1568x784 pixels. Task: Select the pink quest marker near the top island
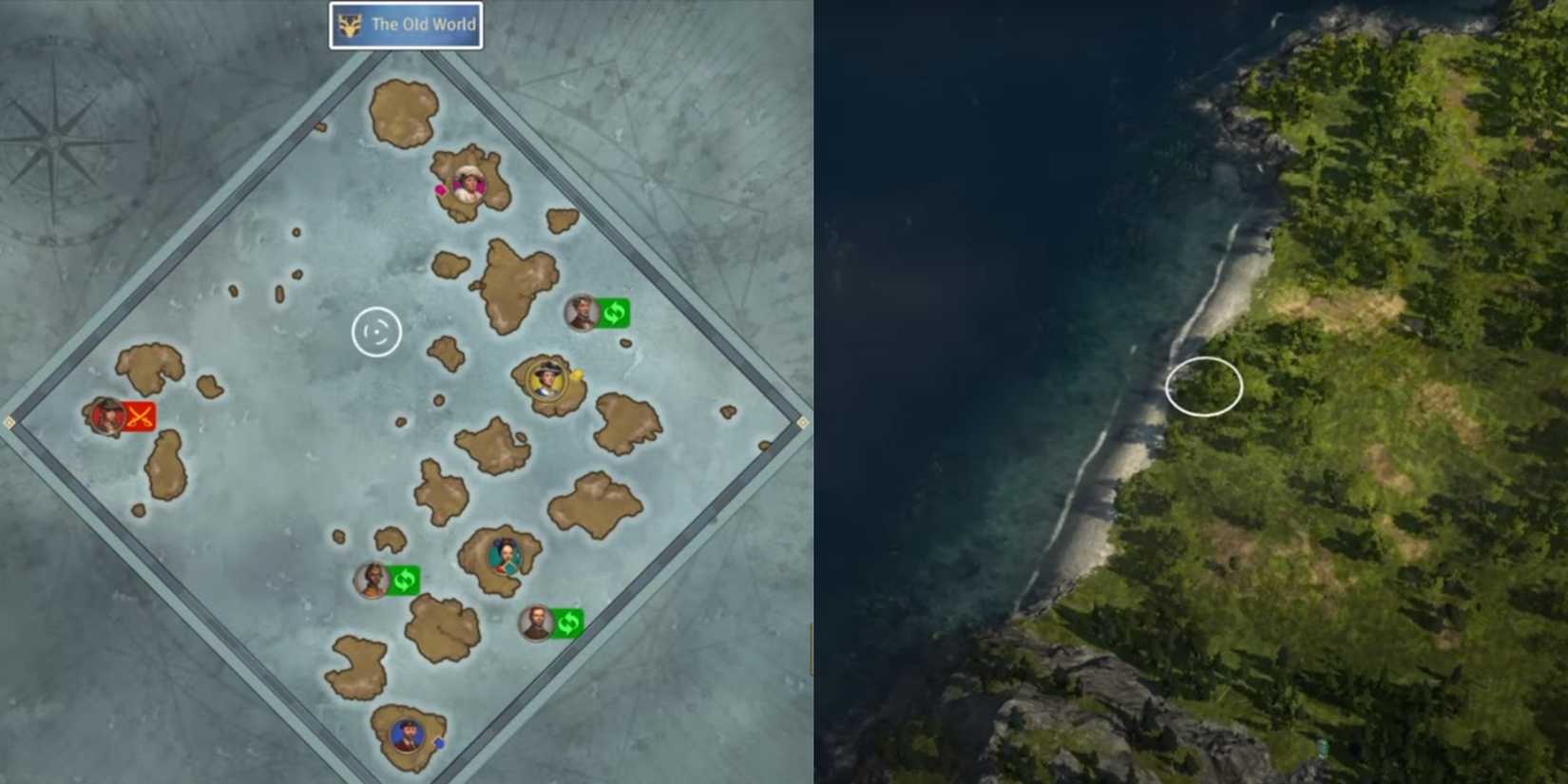(x=440, y=191)
